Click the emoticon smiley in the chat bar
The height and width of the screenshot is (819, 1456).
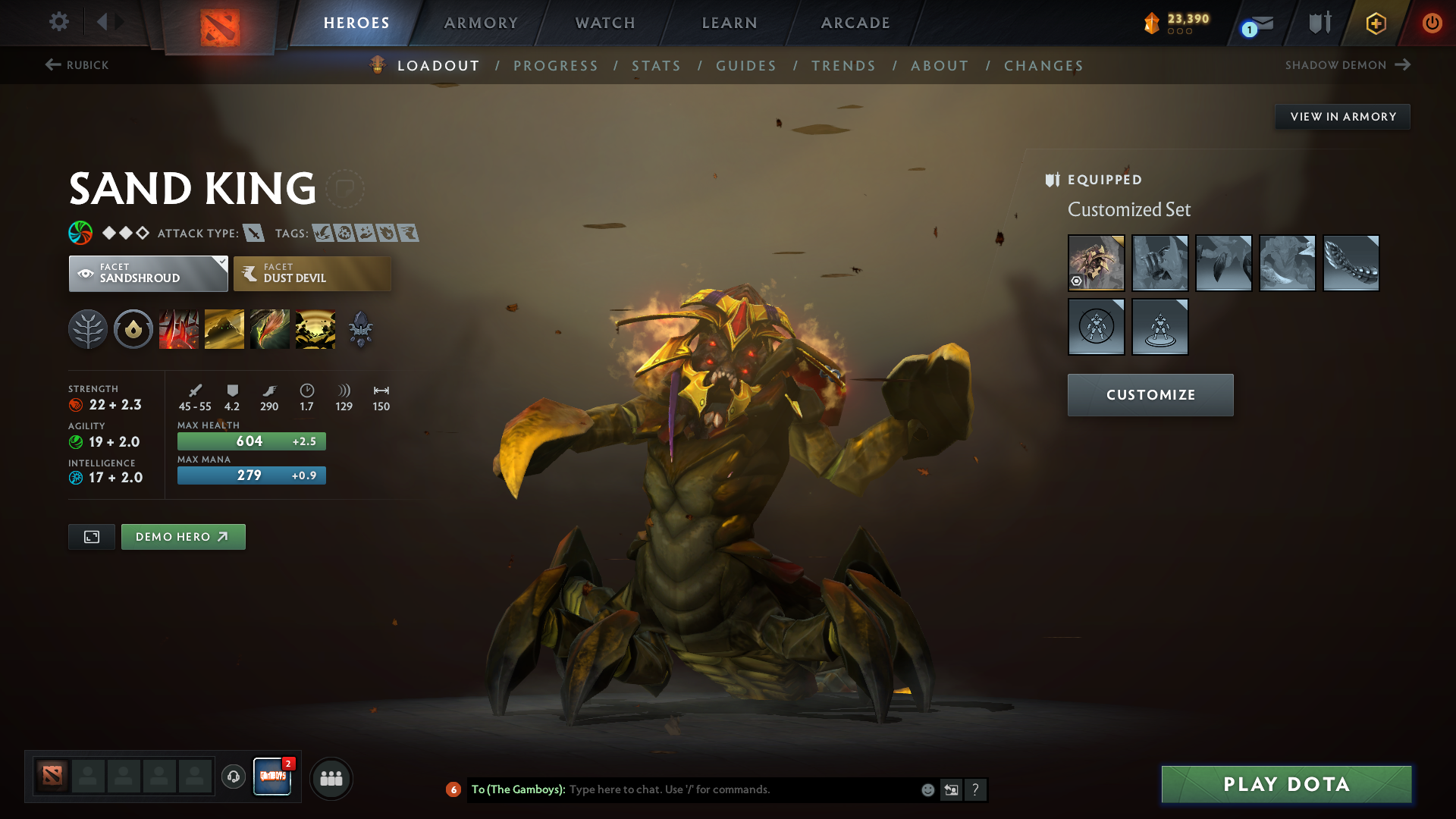click(x=927, y=789)
